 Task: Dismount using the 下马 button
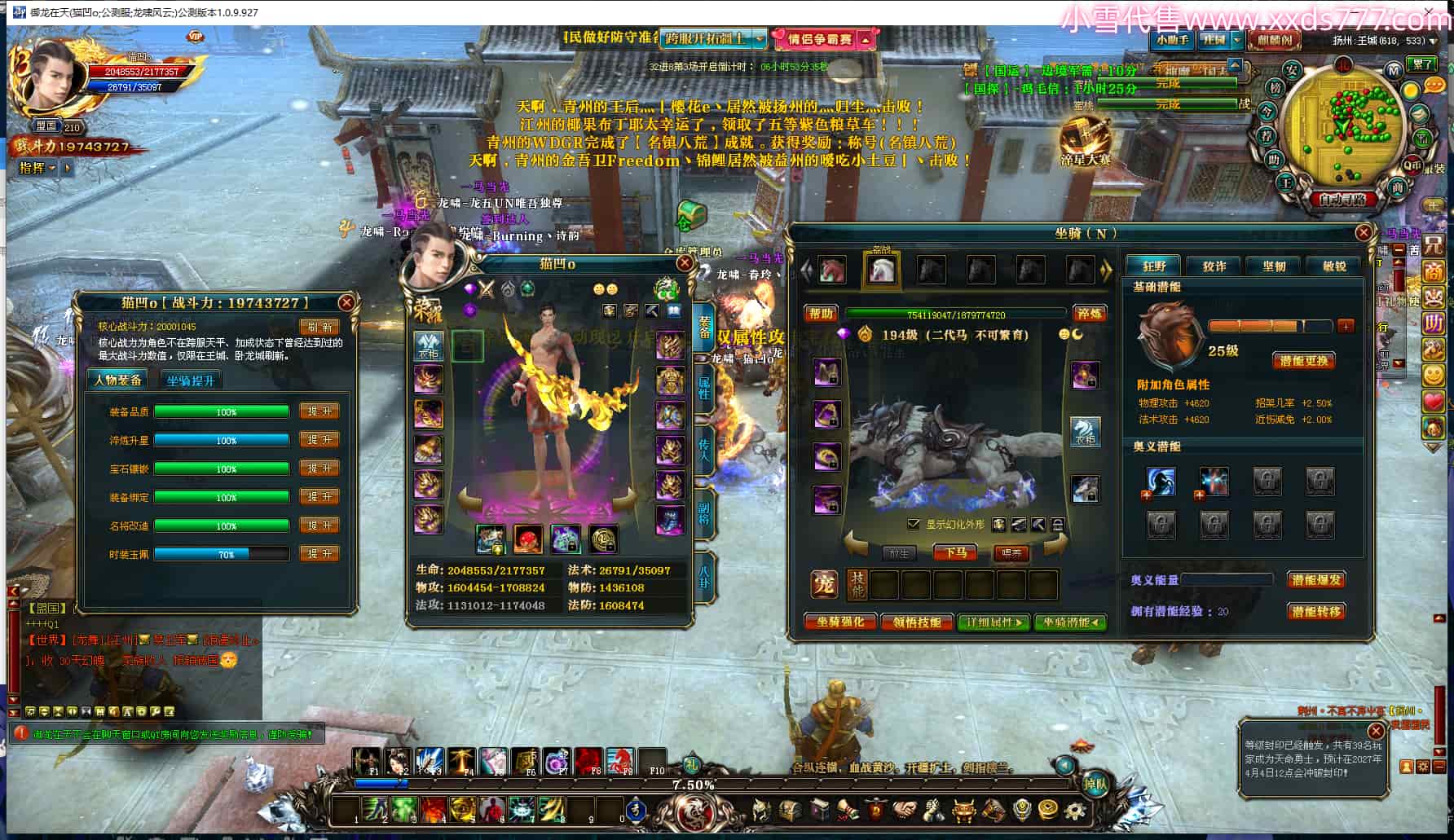pyautogui.click(x=955, y=553)
